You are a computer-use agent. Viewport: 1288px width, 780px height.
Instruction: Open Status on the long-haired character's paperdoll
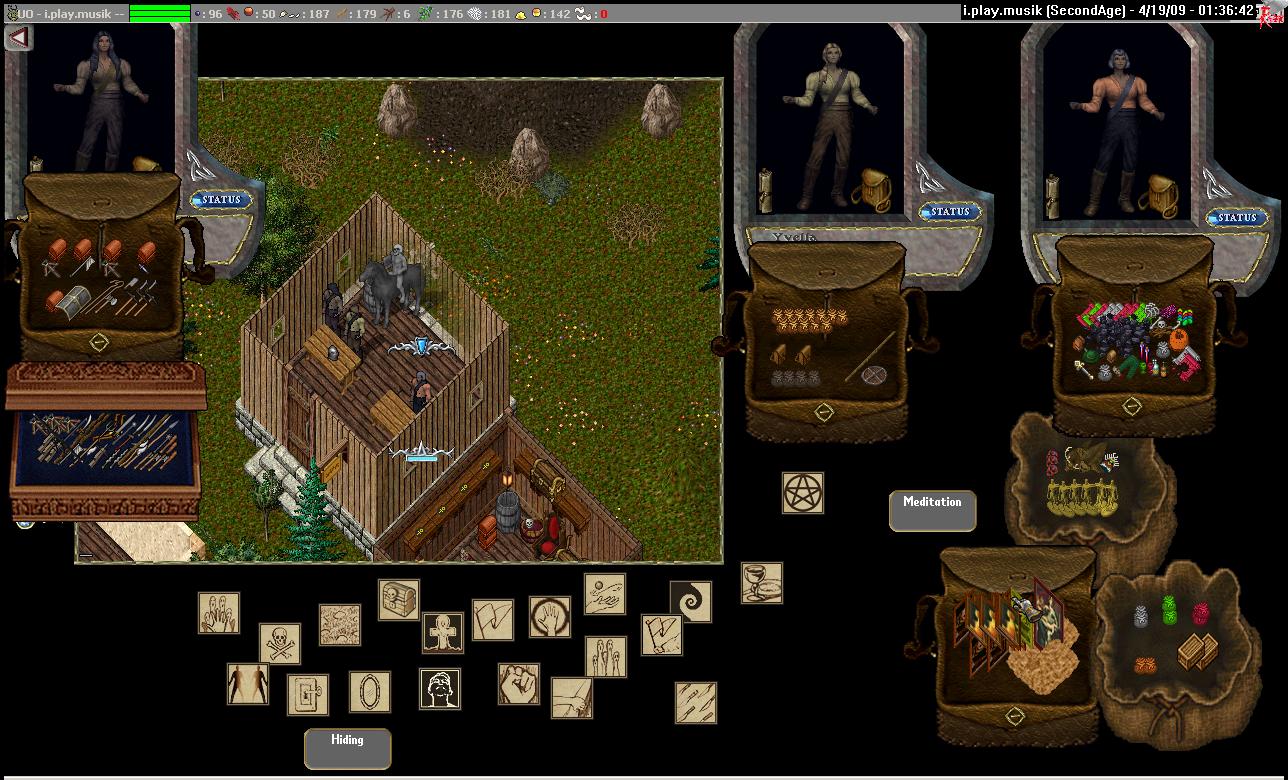point(221,200)
